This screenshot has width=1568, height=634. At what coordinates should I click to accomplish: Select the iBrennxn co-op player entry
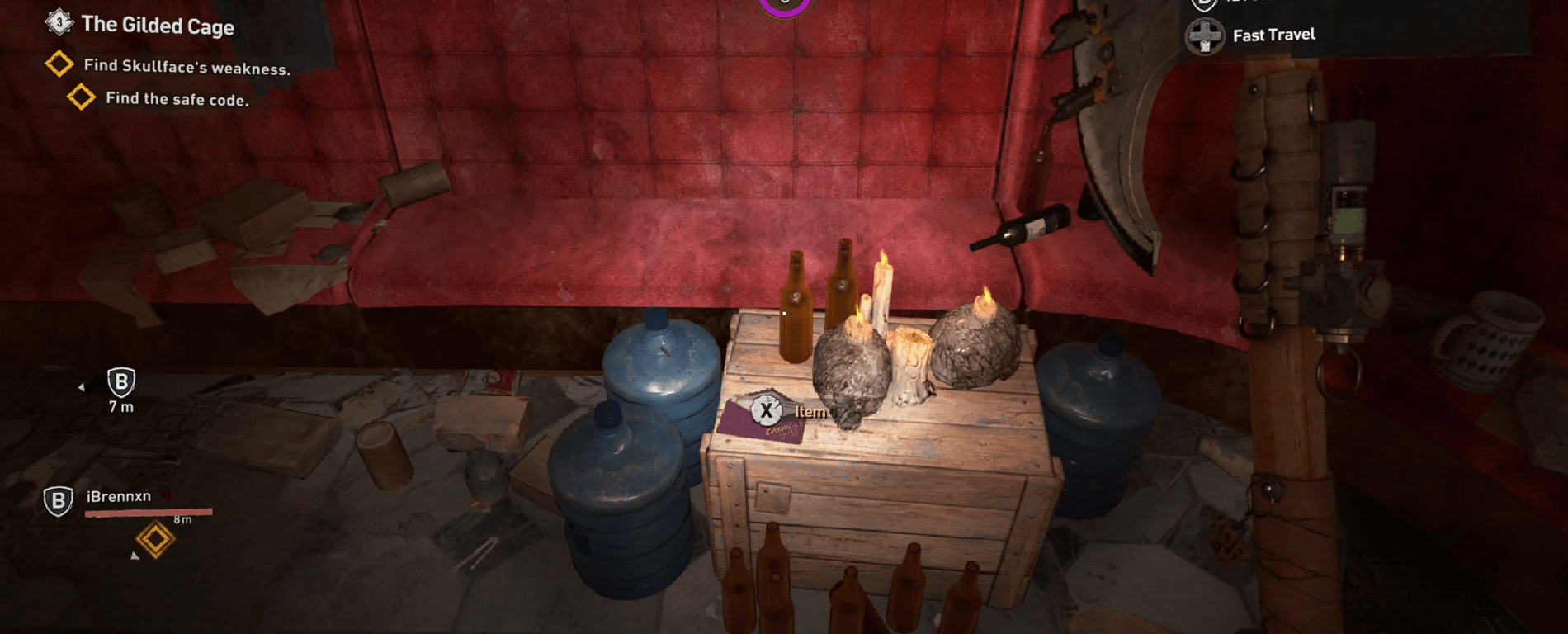[118, 497]
